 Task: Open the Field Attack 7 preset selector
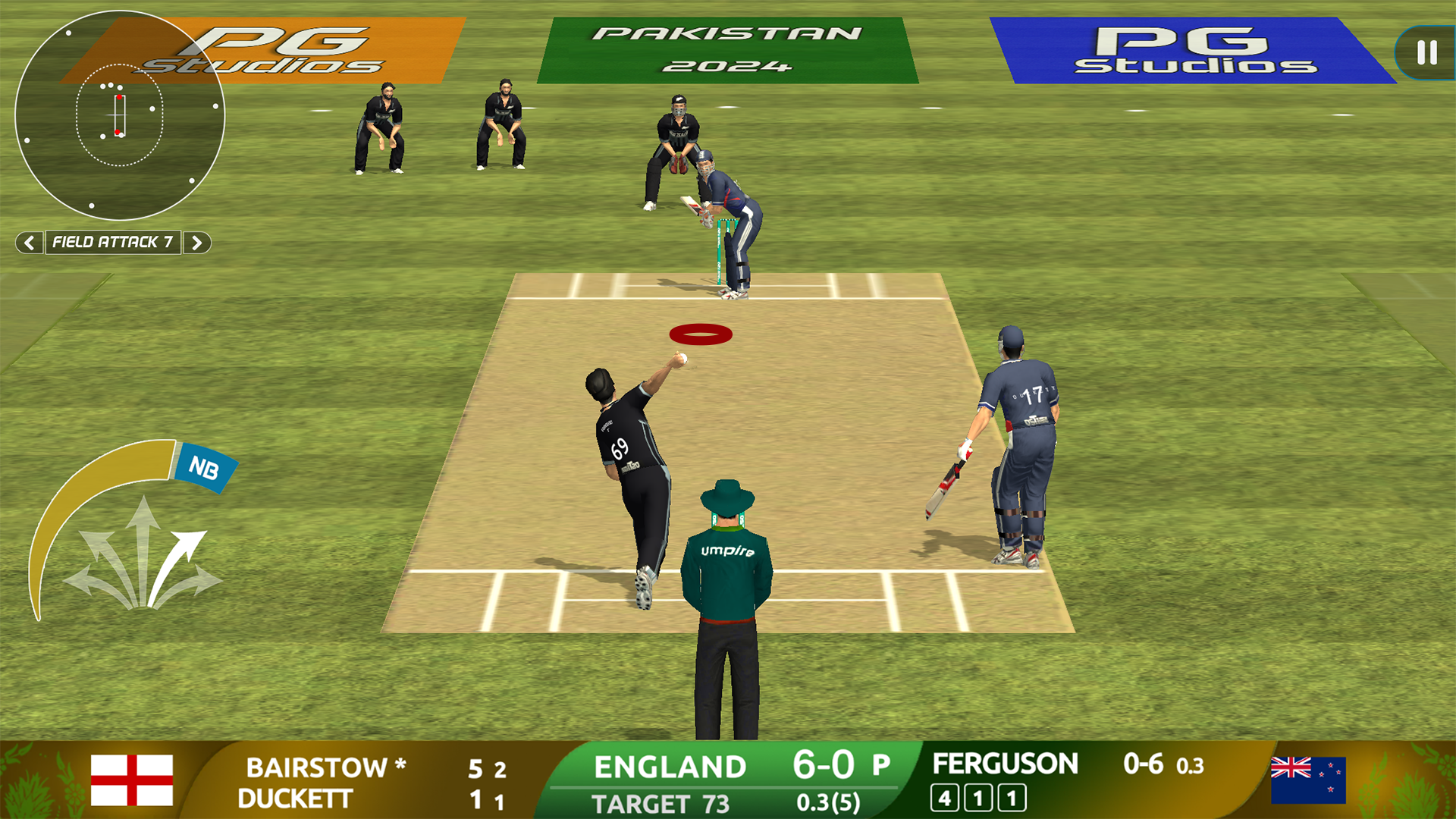[x=114, y=243]
